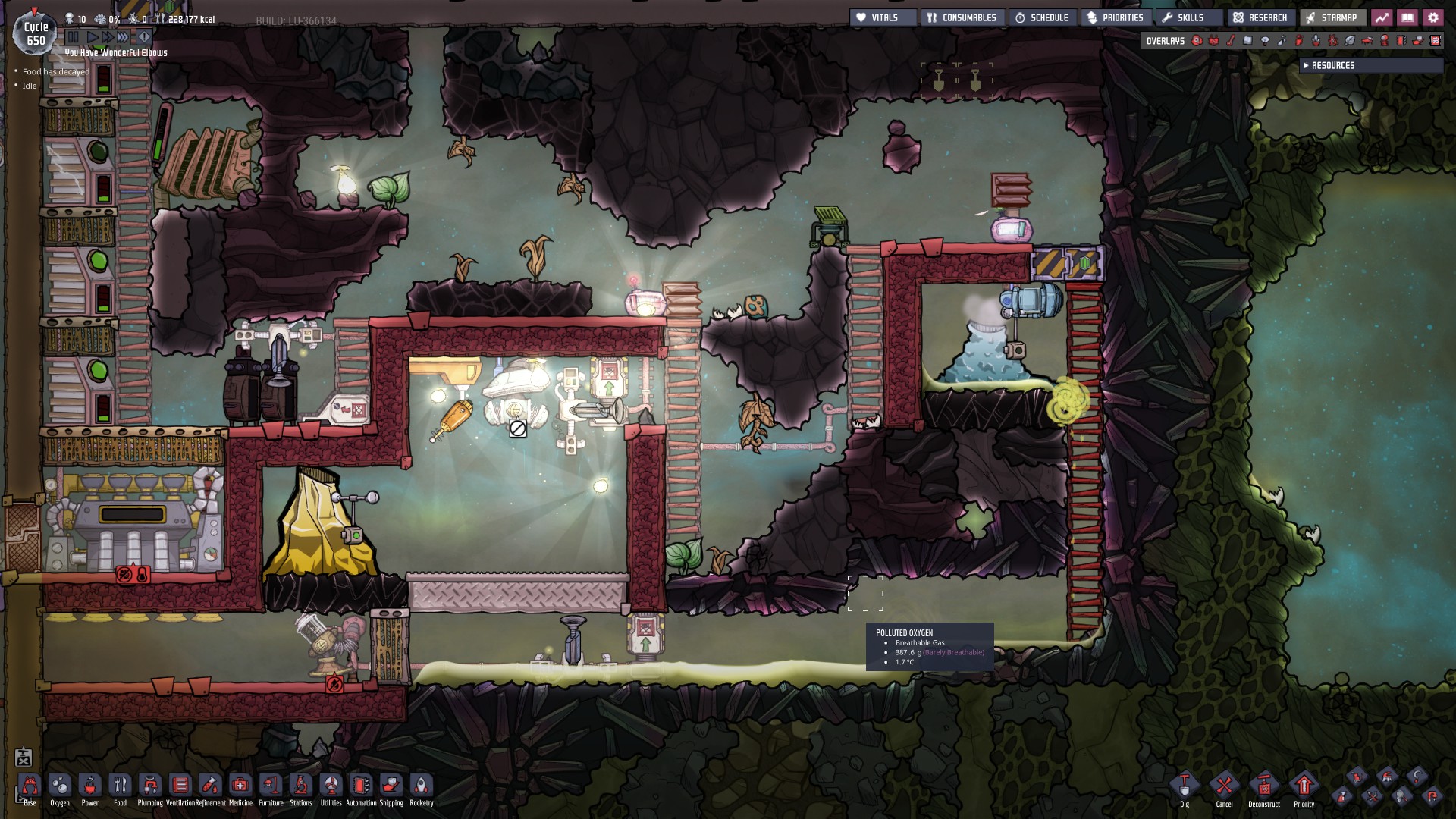Show the Schedule screen
The image size is (1456, 819).
1043,17
